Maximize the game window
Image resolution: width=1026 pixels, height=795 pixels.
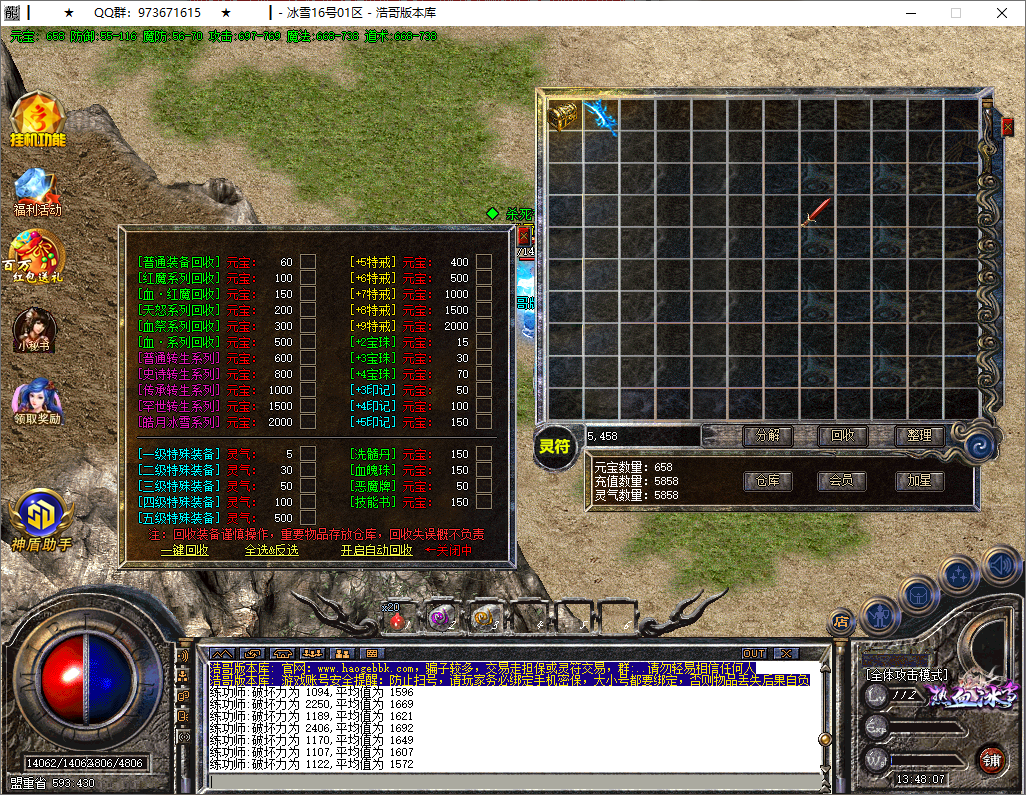[x=956, y=13]
